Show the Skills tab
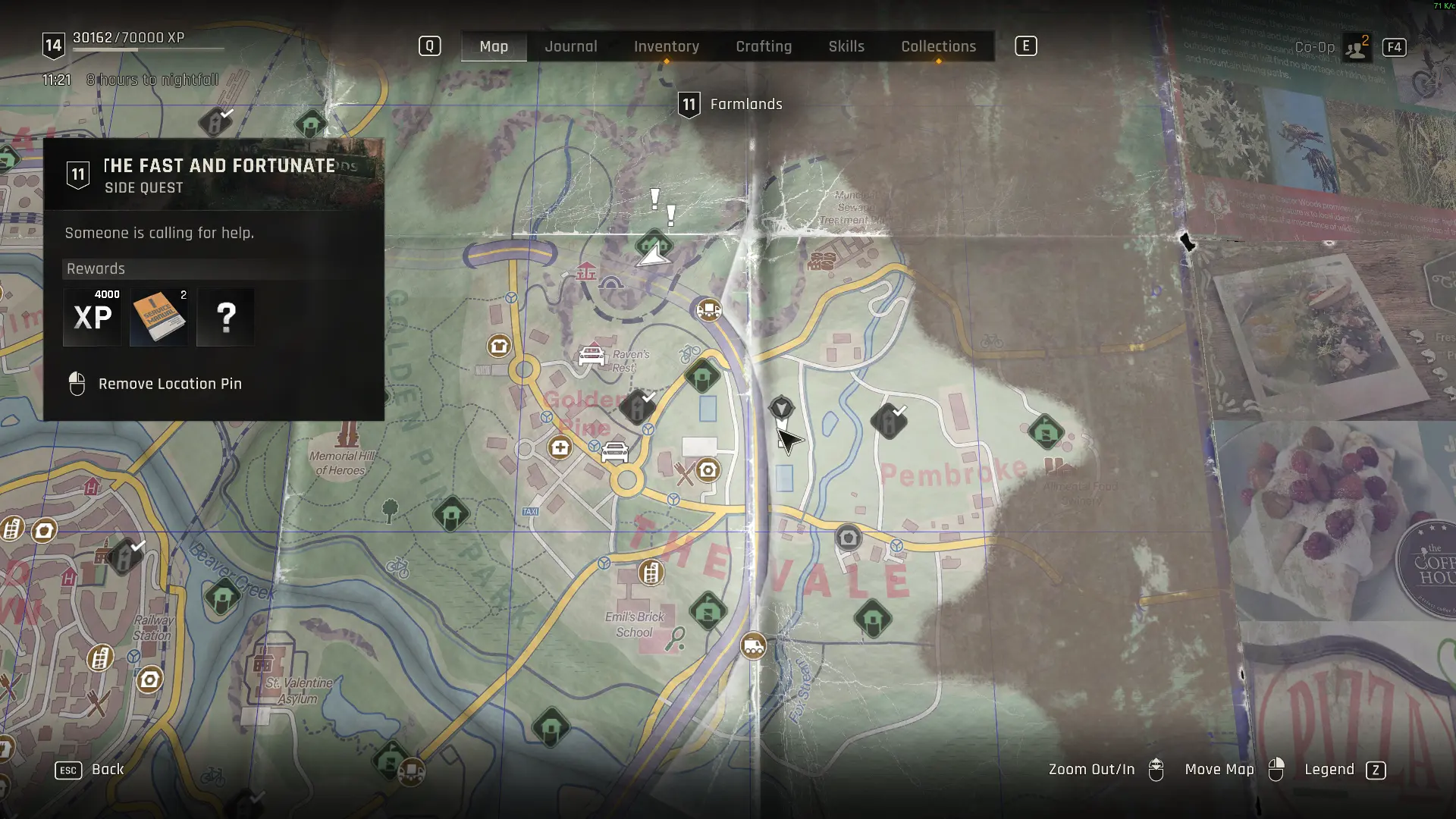The image size is (1456, 819). tap(846, 46)
